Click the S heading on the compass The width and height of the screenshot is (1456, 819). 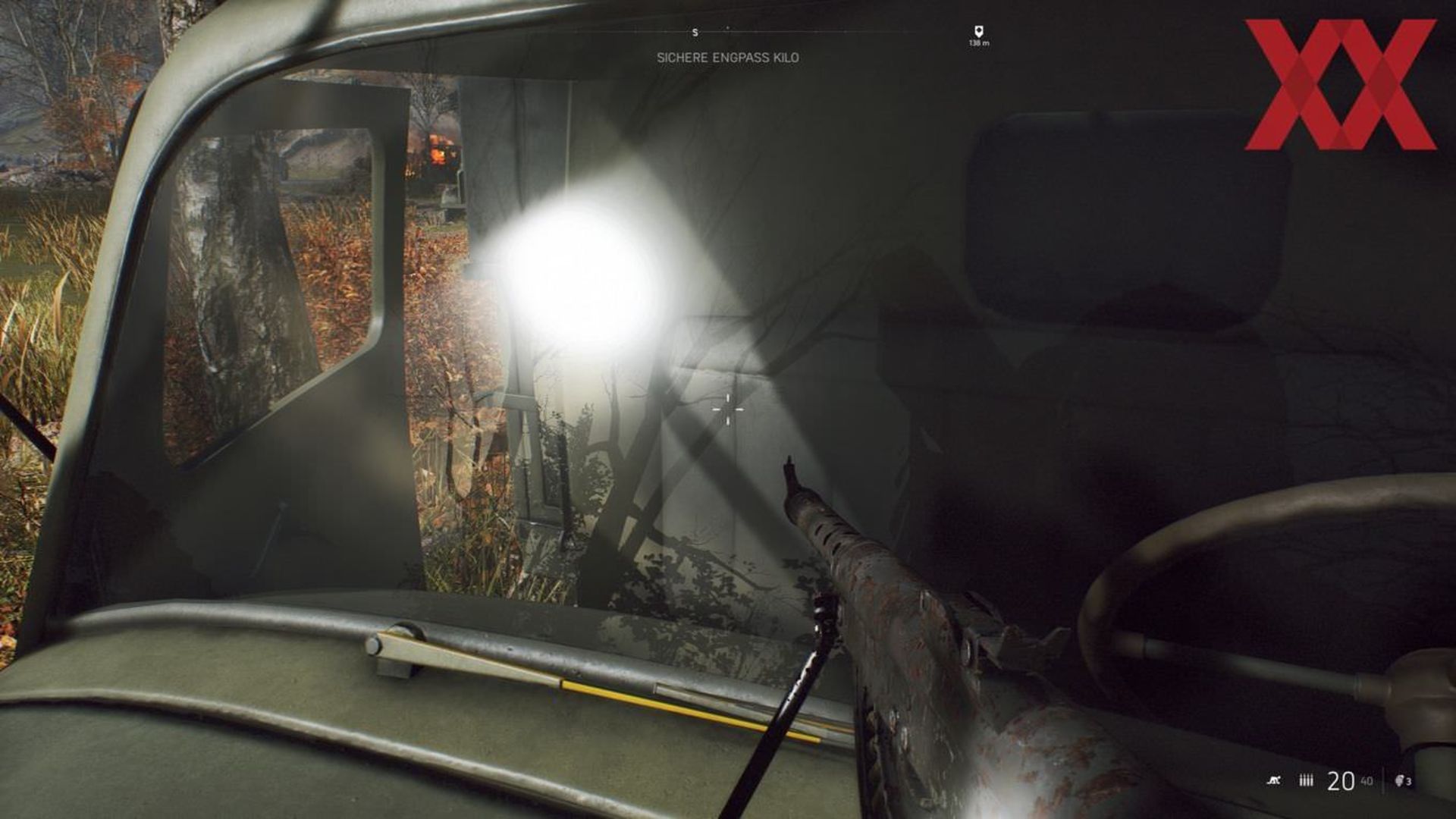695,33
